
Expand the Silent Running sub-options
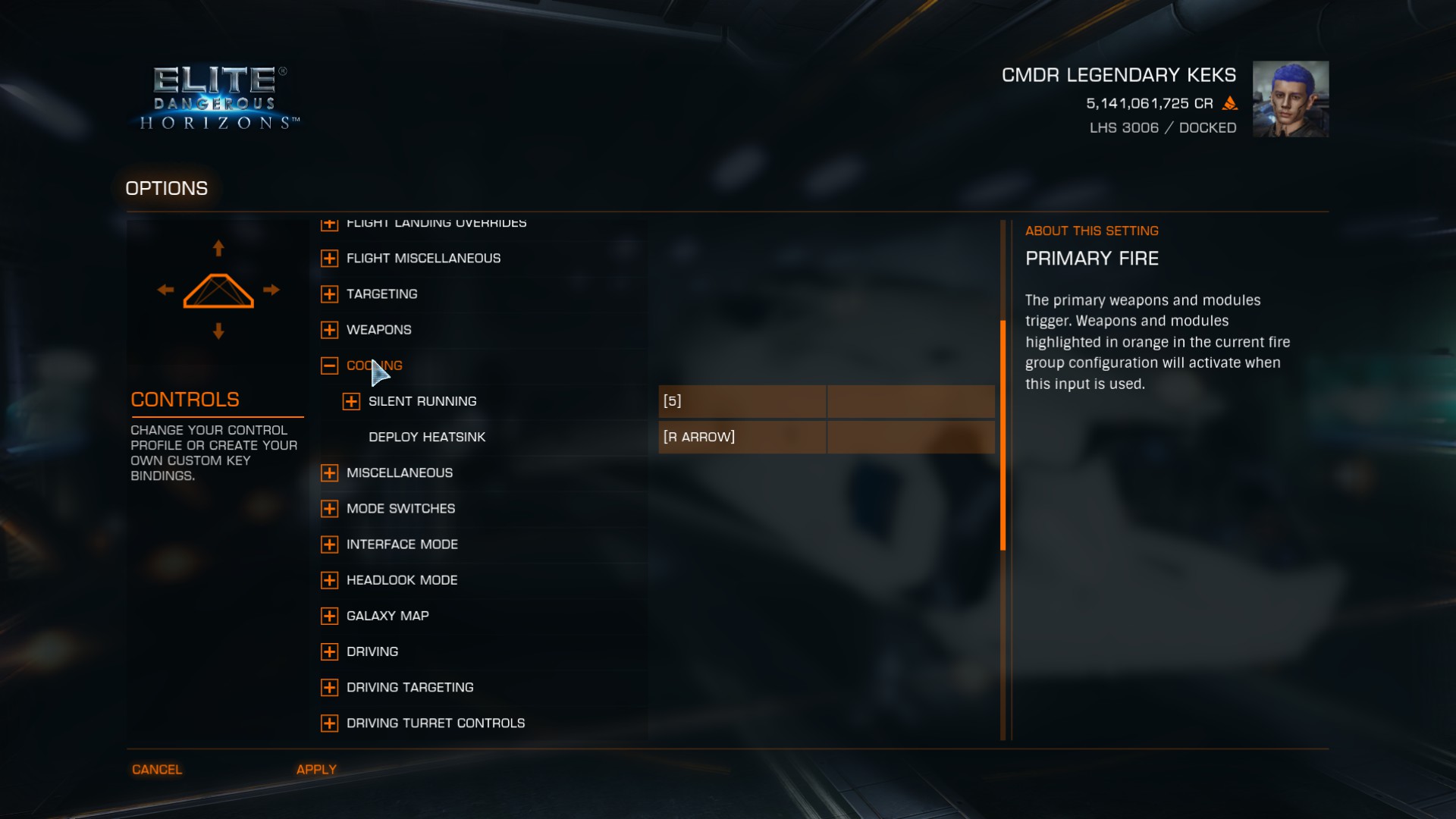click(x=351, y=401)
